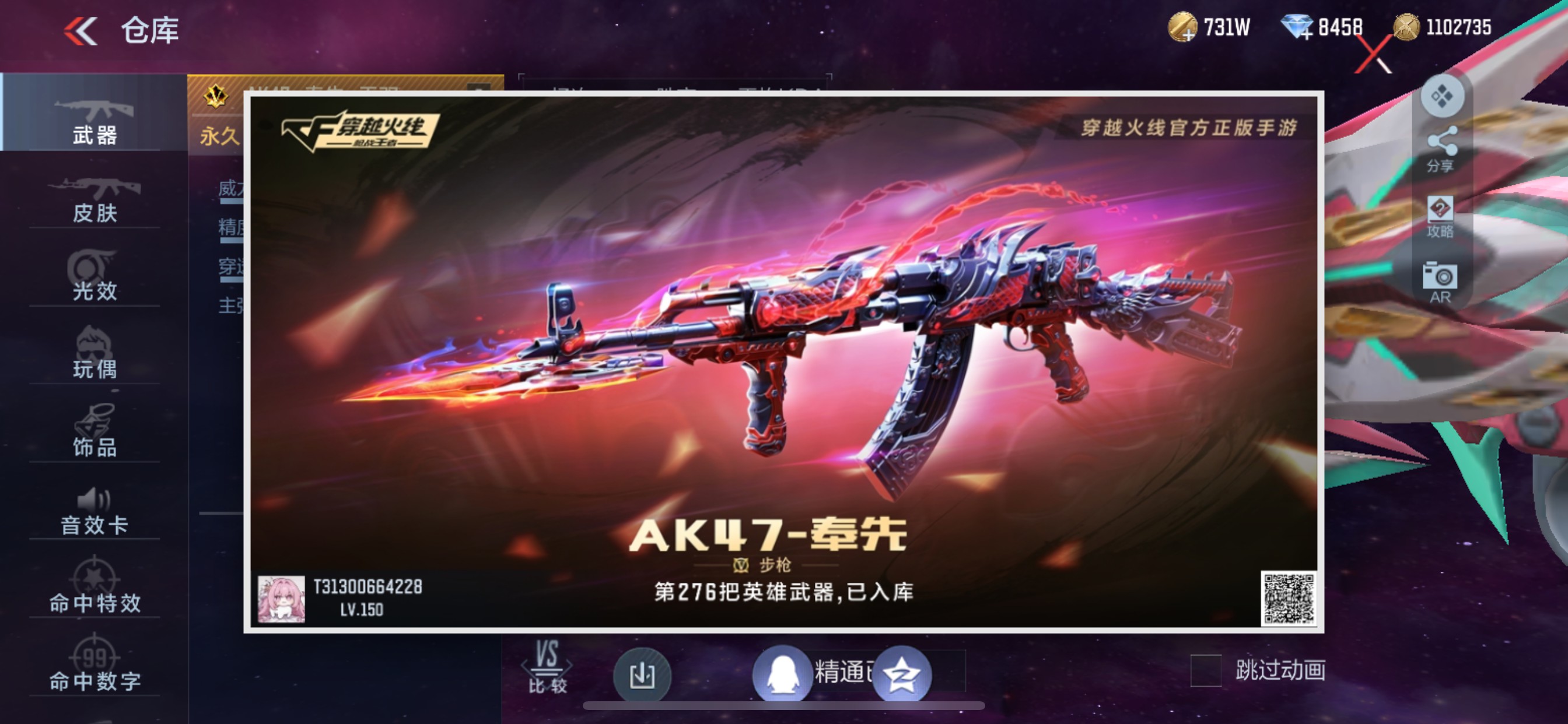Tap the back arrow beside 仓库

(82, 30)
